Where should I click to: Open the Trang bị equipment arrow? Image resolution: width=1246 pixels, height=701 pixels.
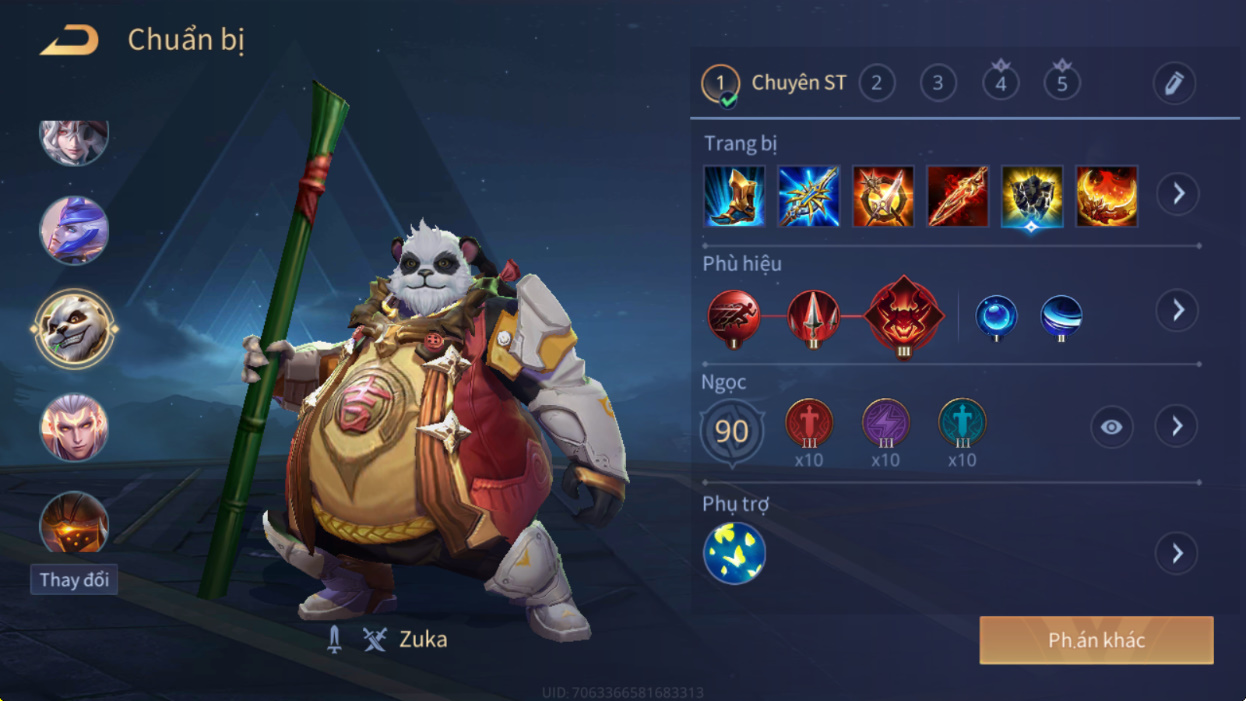pyautogui.click(x=1178, y=194)
